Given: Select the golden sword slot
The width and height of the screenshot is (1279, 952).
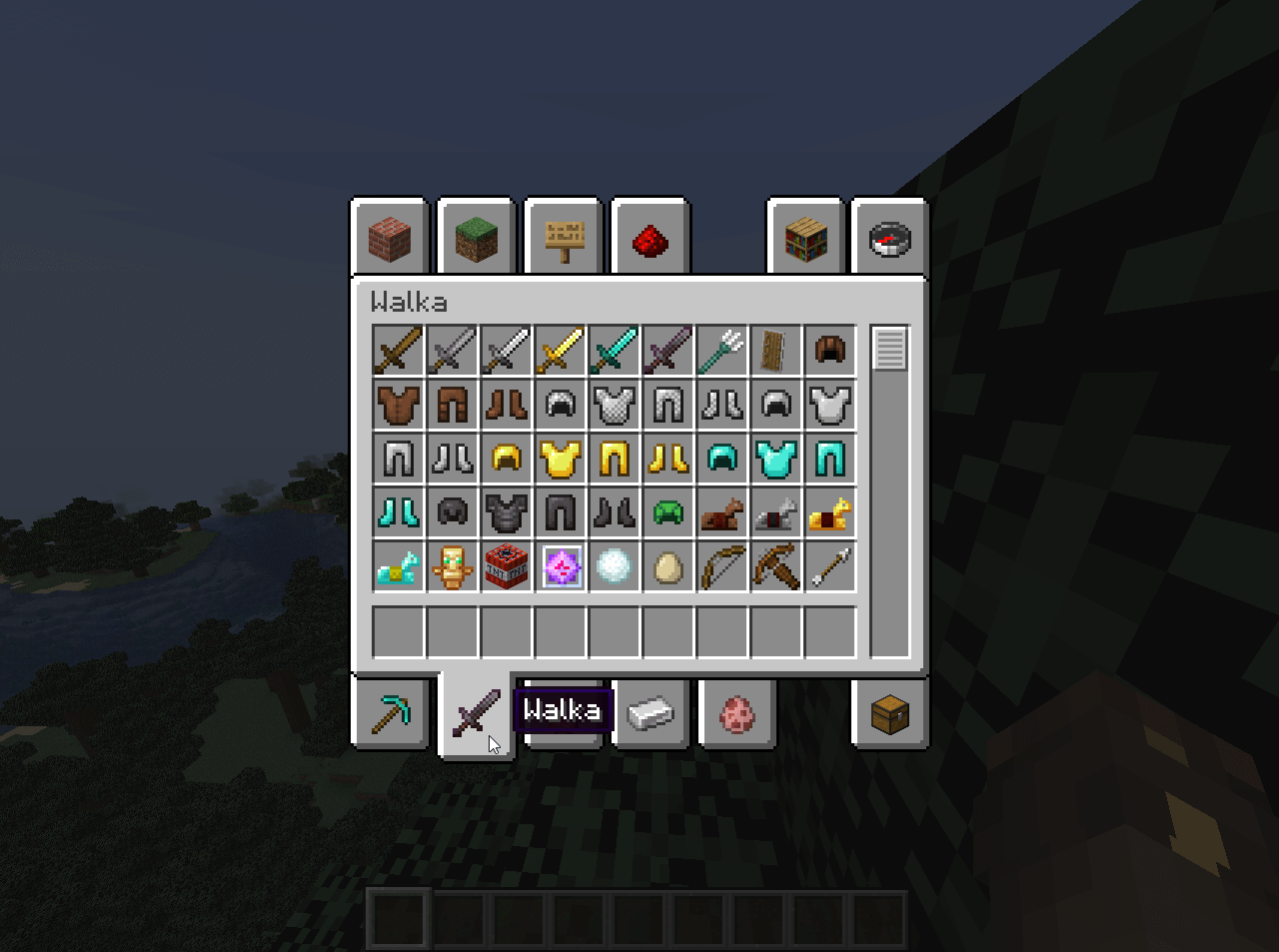Looking at the screenshot, I should 561,351.
